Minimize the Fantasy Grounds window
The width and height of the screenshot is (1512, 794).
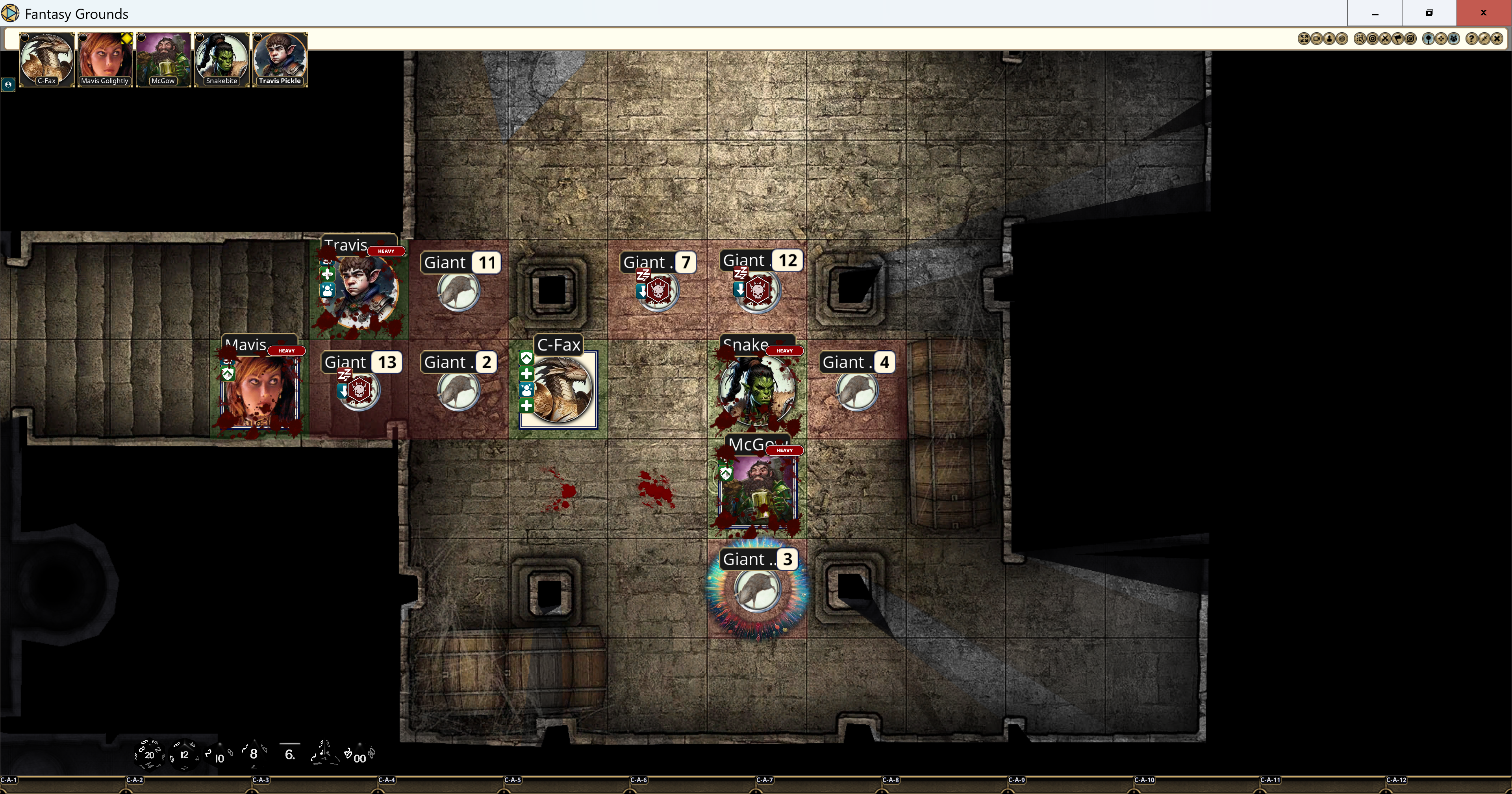[x=1375, y=13]
